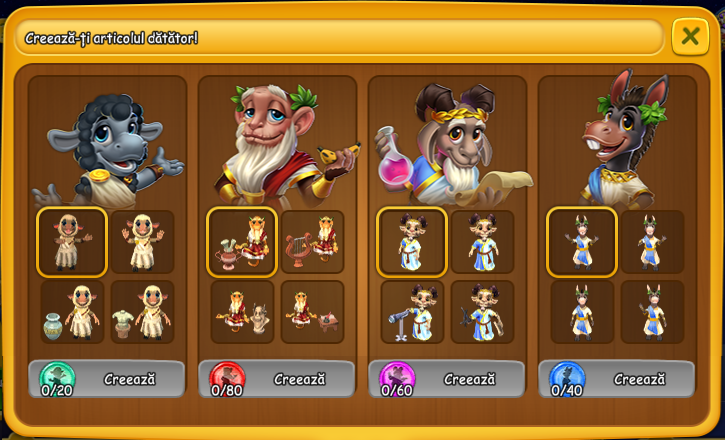Screen dimensions: 725x440
Task: Select the goat figurine with telescope
Action: coord(412,312)
